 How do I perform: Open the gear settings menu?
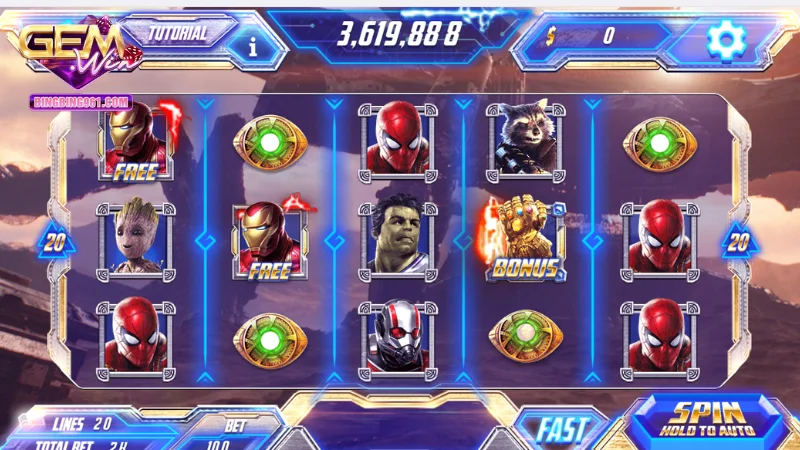click(x=726, y=39)
